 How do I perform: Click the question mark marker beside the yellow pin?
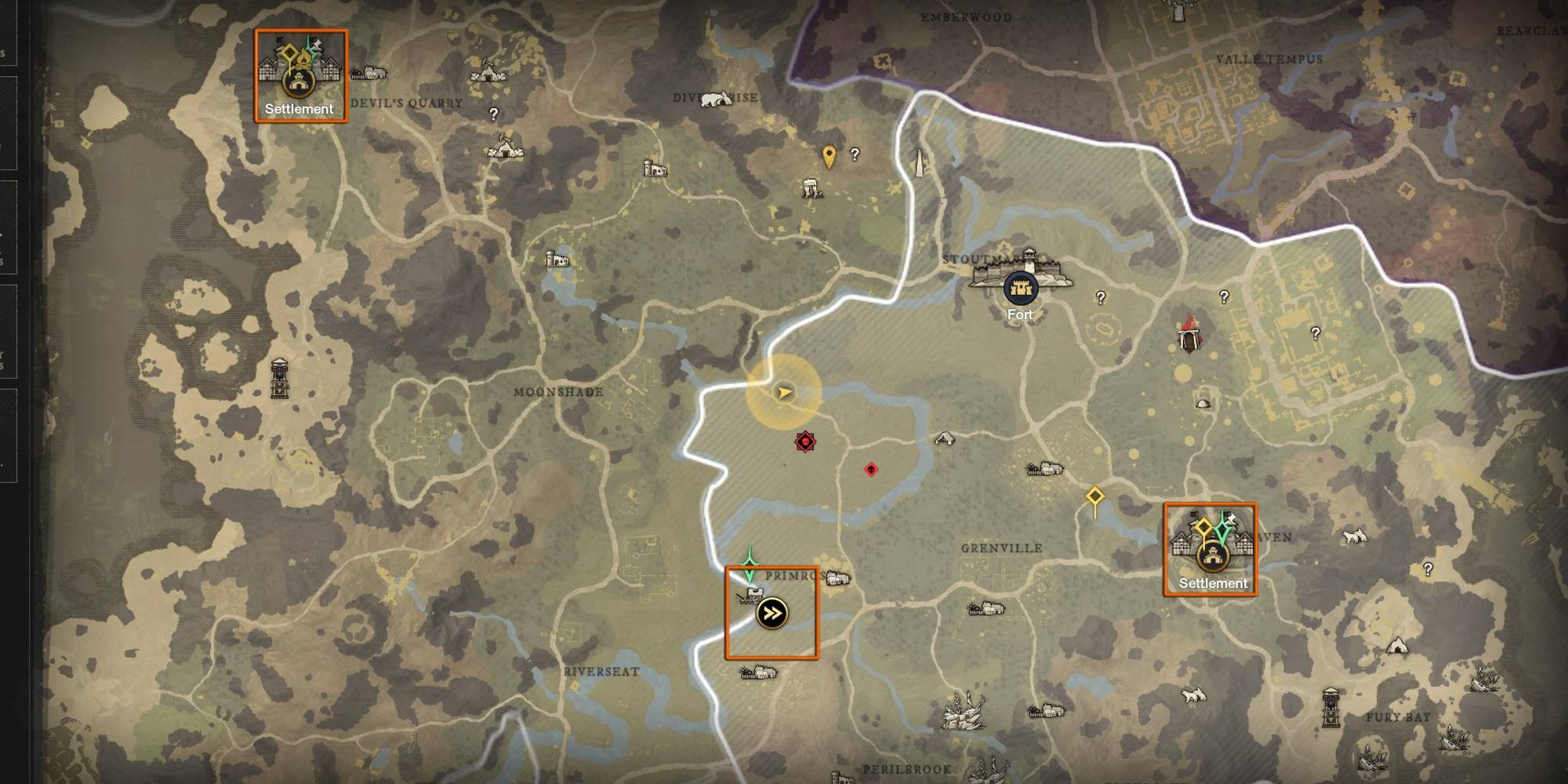[854, 152]
